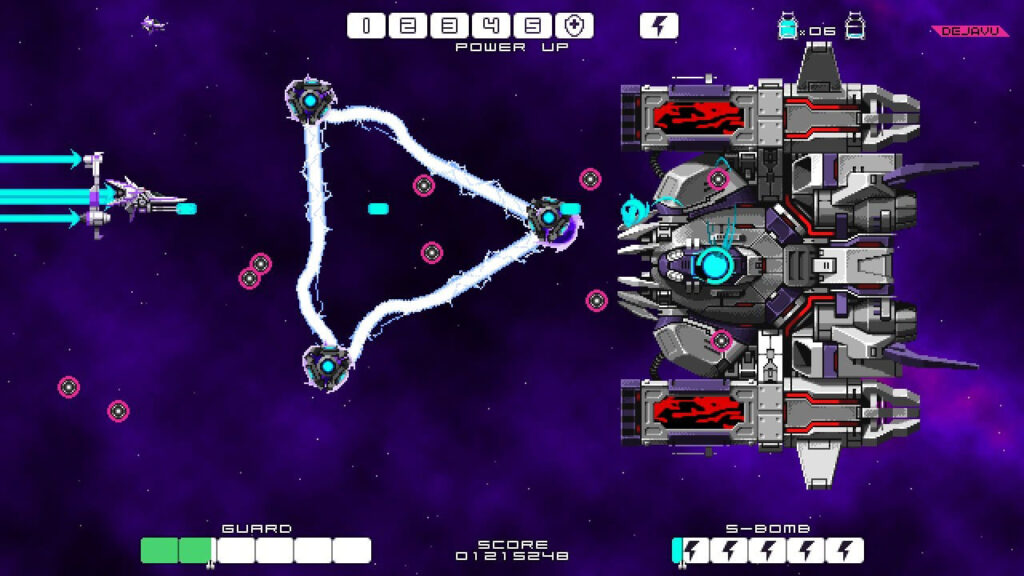Click the cyan filled ship lives icon
1024x576 pixels.
tap(788, 27)
